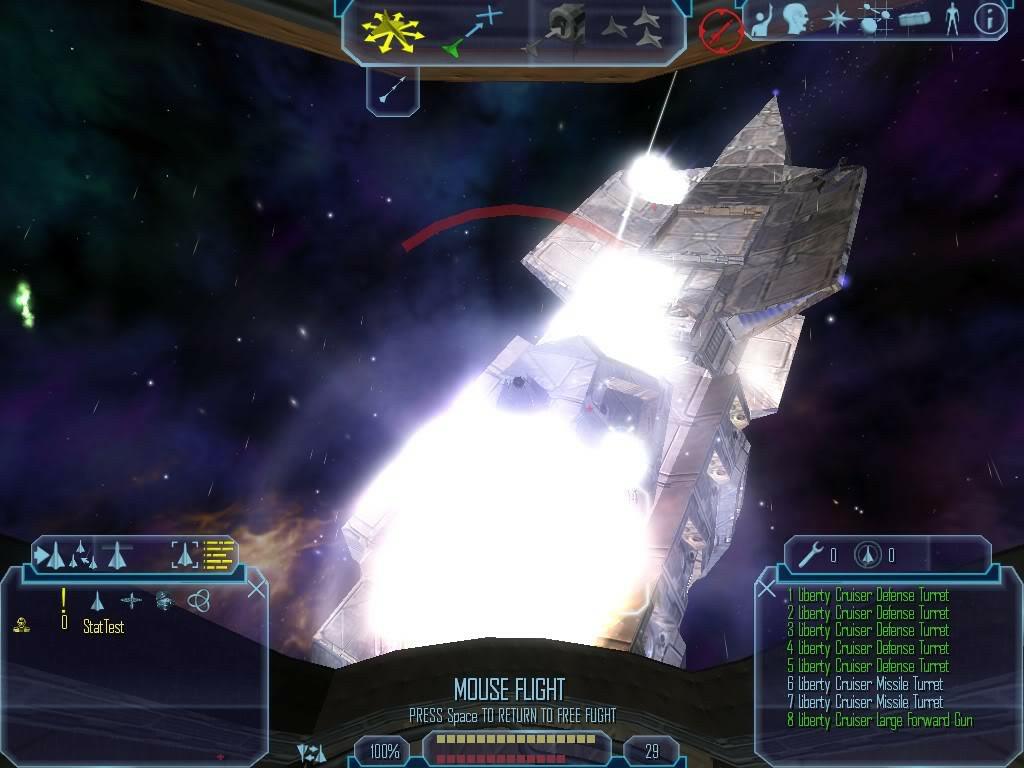Close the weapons list panel
The height and width of the screenshot is (768, 1024).
pyautogui.click(x=767, y=589)
